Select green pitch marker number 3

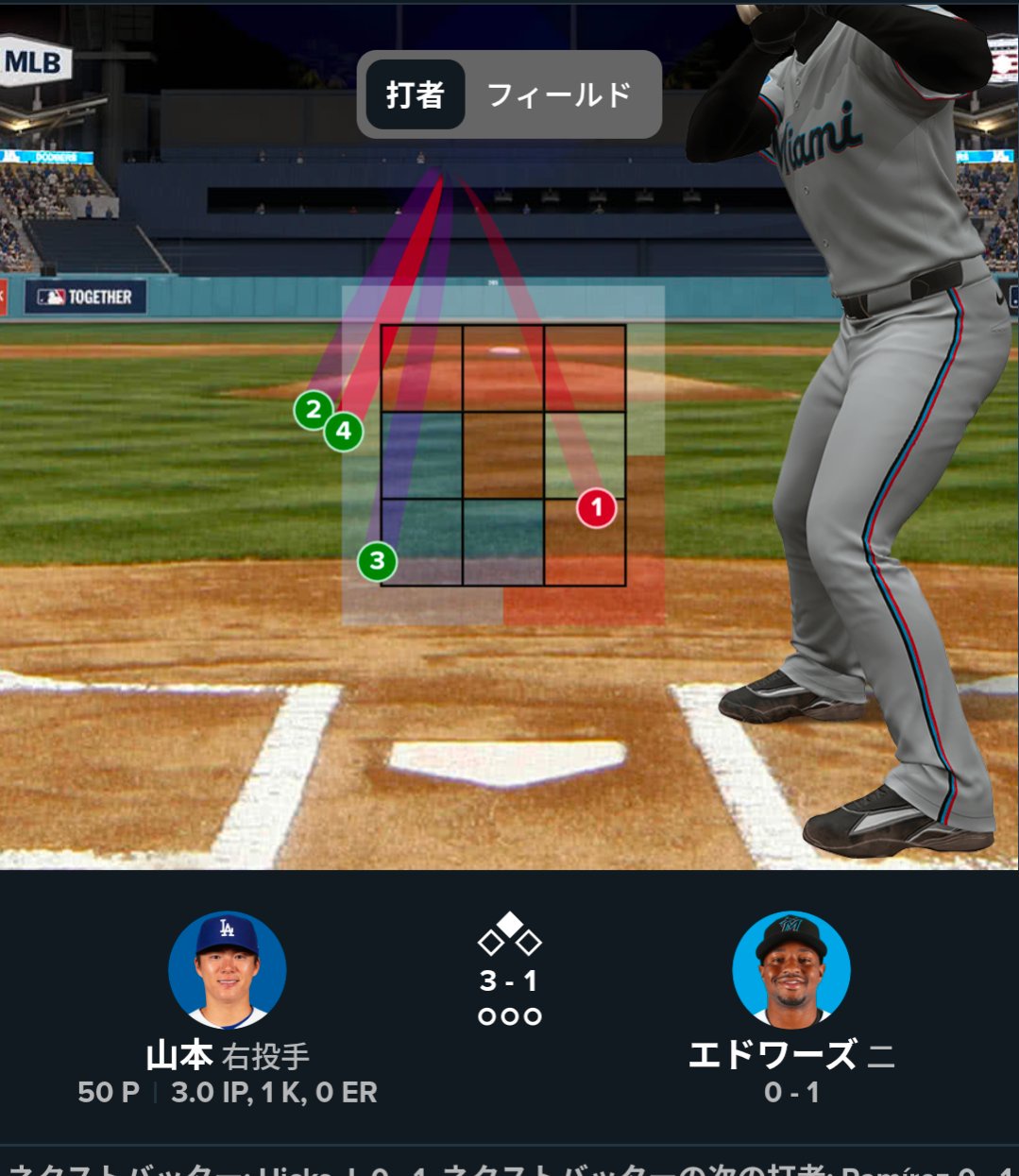point(377,561)
